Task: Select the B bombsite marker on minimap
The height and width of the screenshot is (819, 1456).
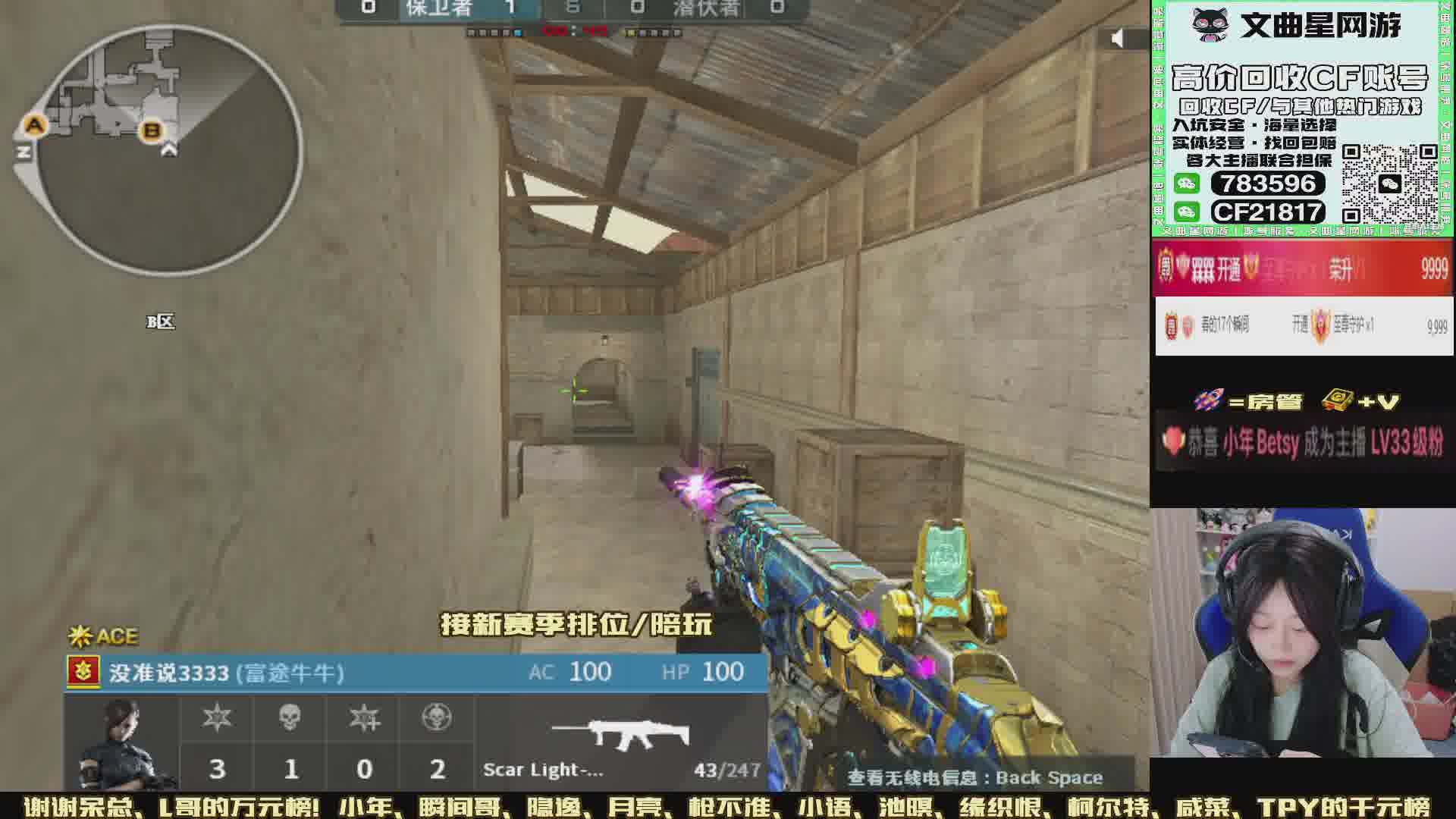Action: pyautogui.click(x=152, y=130)
